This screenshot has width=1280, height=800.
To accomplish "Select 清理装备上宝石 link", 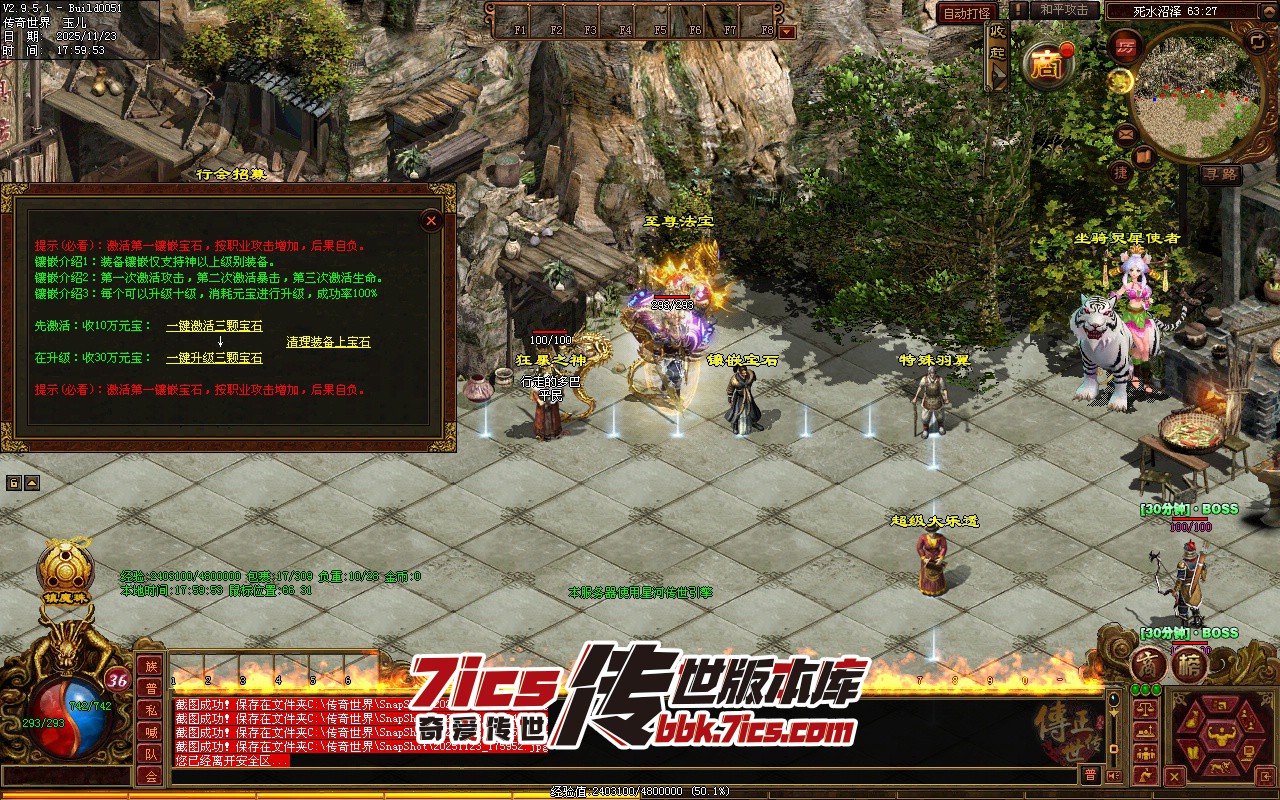I will [328, 342].
